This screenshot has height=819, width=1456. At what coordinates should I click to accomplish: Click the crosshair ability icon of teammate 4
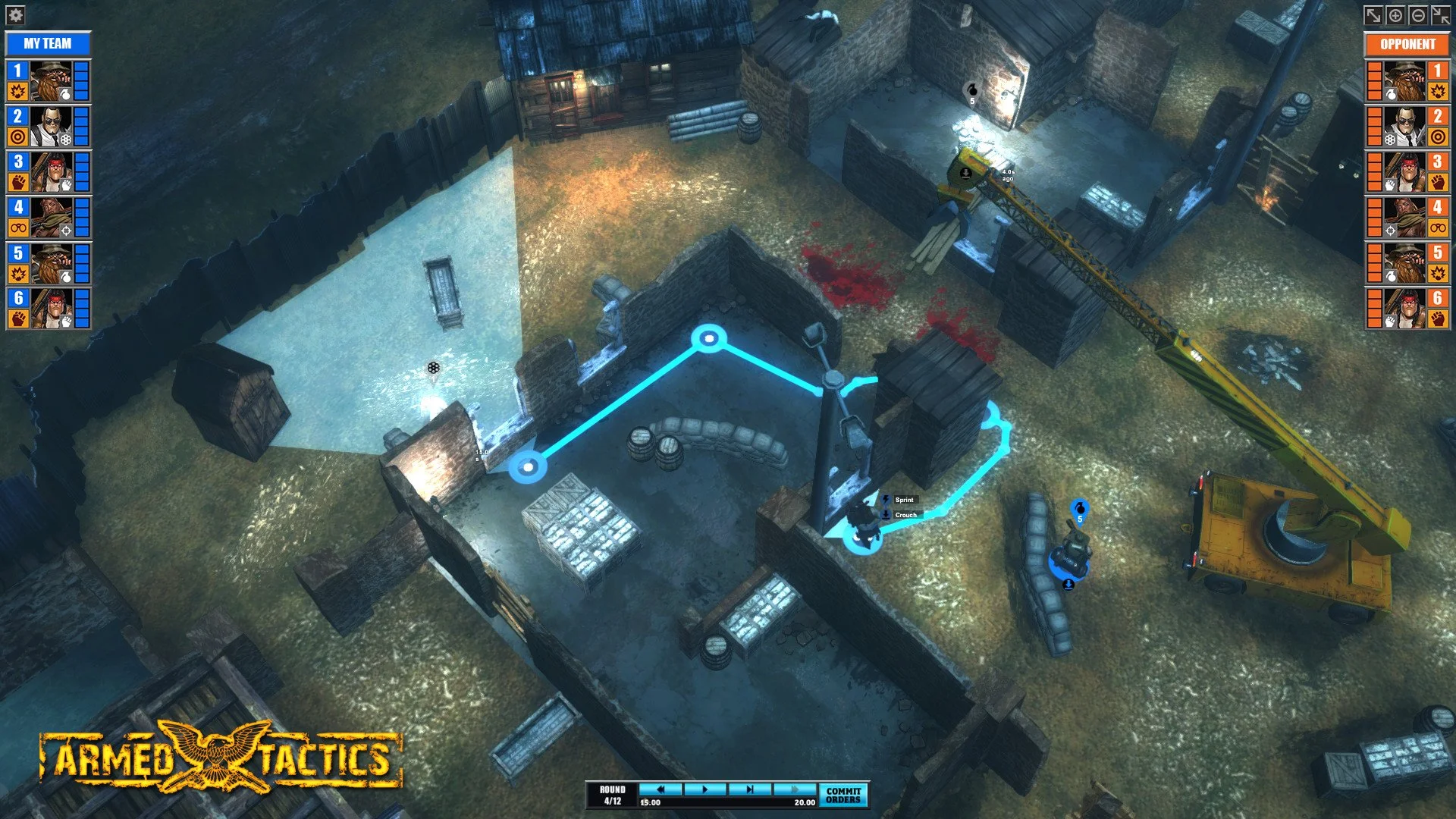click(64, 231)
